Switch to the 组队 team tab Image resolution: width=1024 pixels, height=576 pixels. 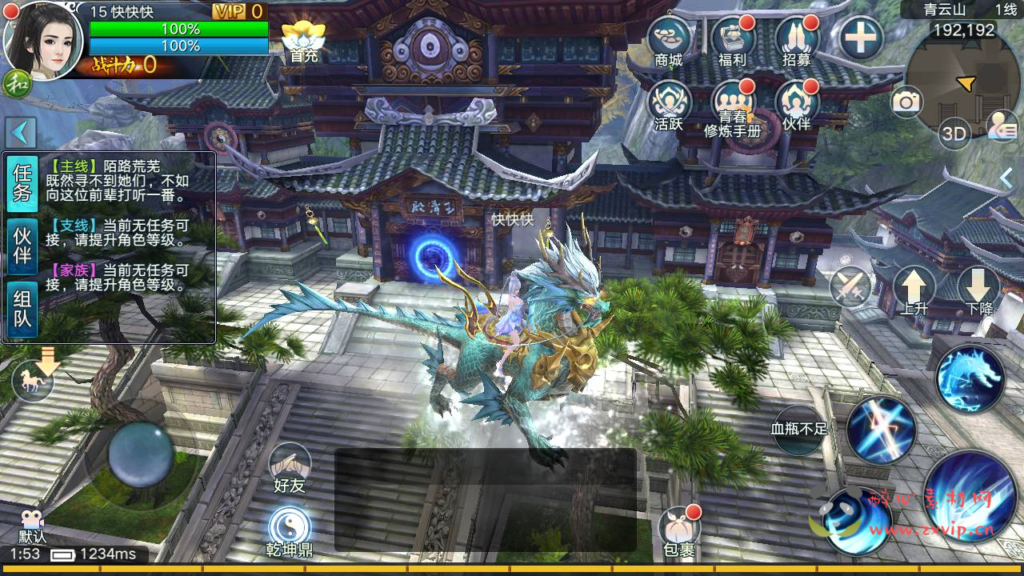[x=22, y=310]
